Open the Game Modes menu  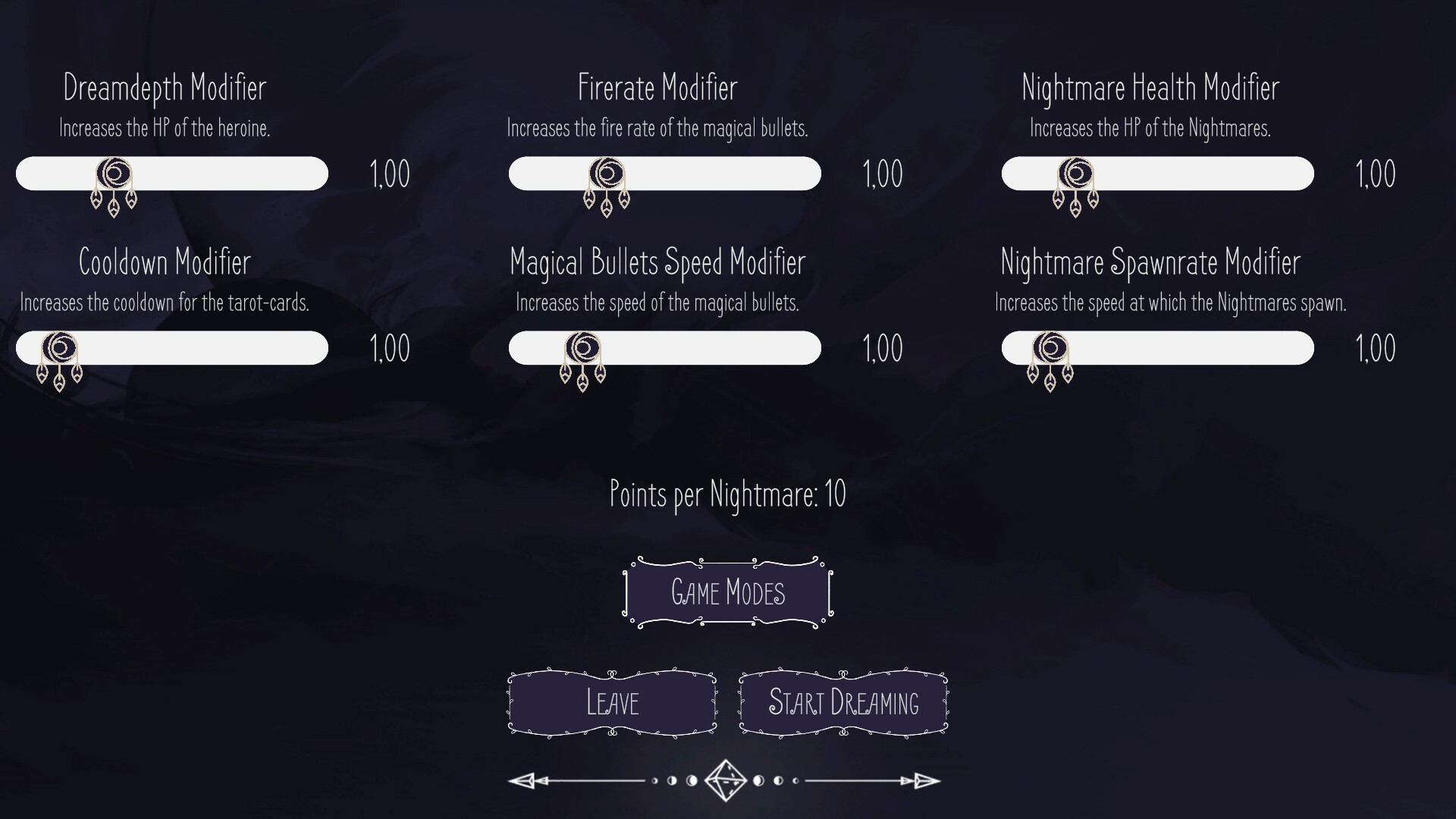pos(727,592)
